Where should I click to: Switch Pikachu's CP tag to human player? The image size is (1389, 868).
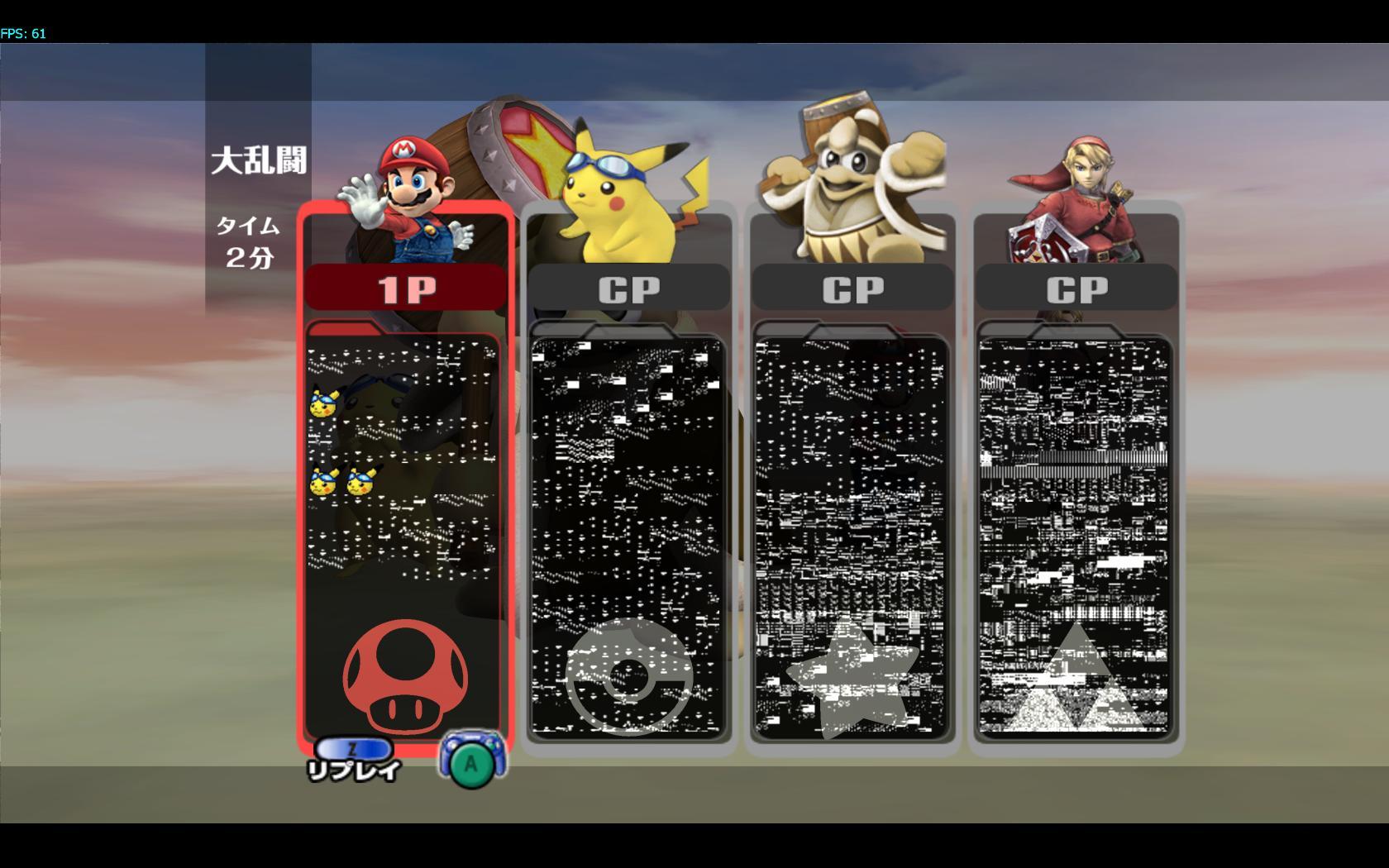click(630, 288)
